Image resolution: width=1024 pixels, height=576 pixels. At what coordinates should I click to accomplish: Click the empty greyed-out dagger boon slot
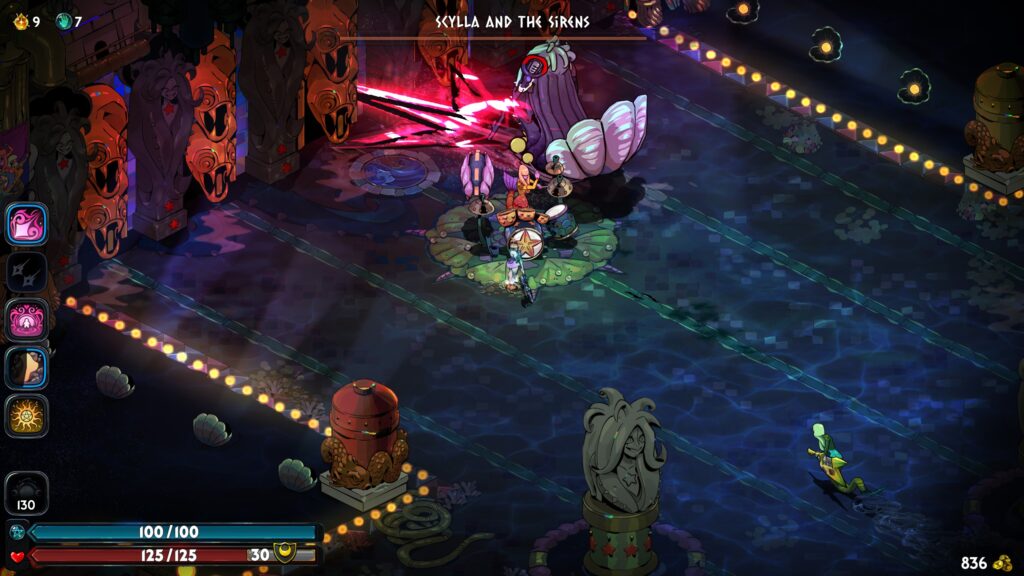(27, 271)
